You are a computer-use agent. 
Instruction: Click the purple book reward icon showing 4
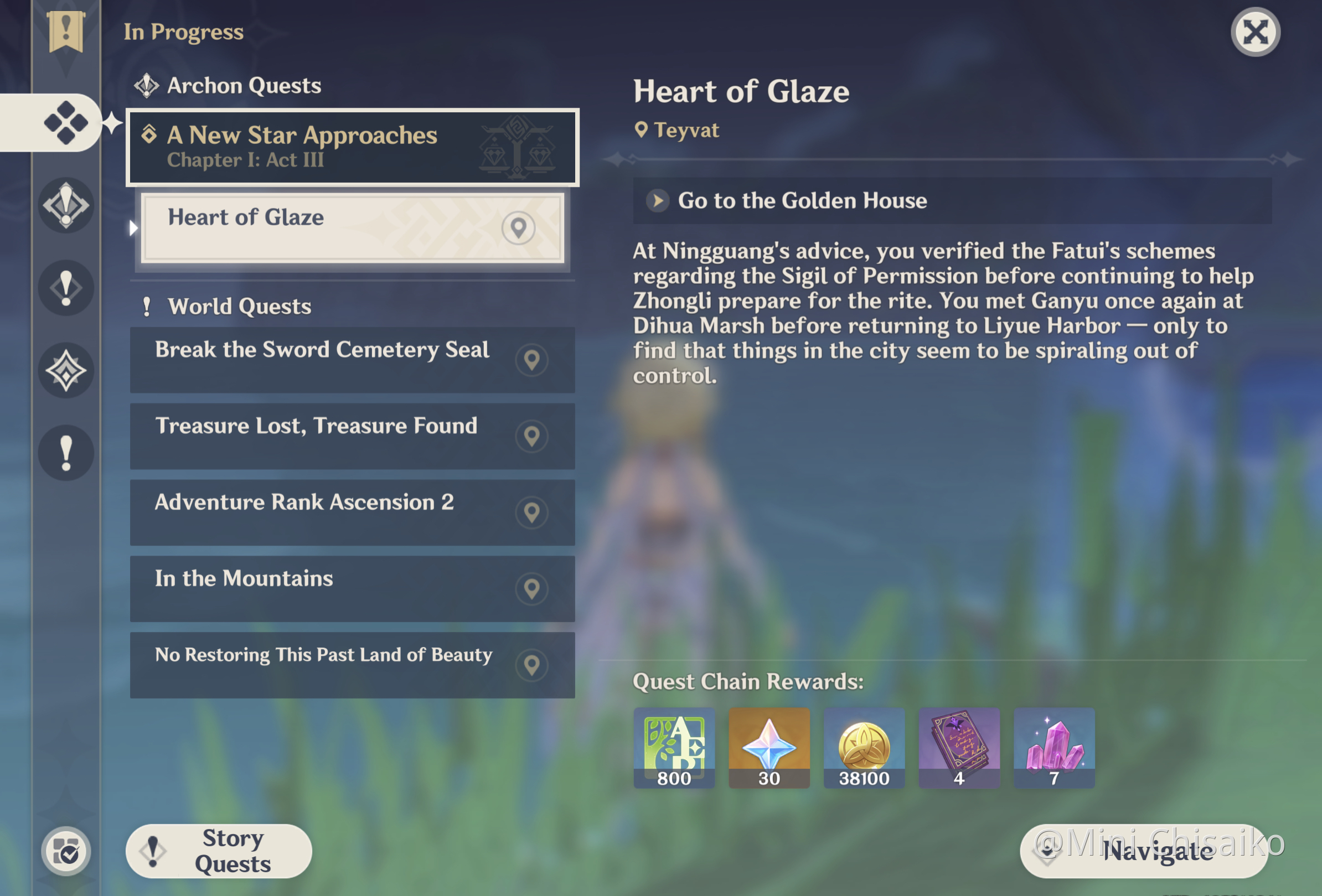point(959,748)
